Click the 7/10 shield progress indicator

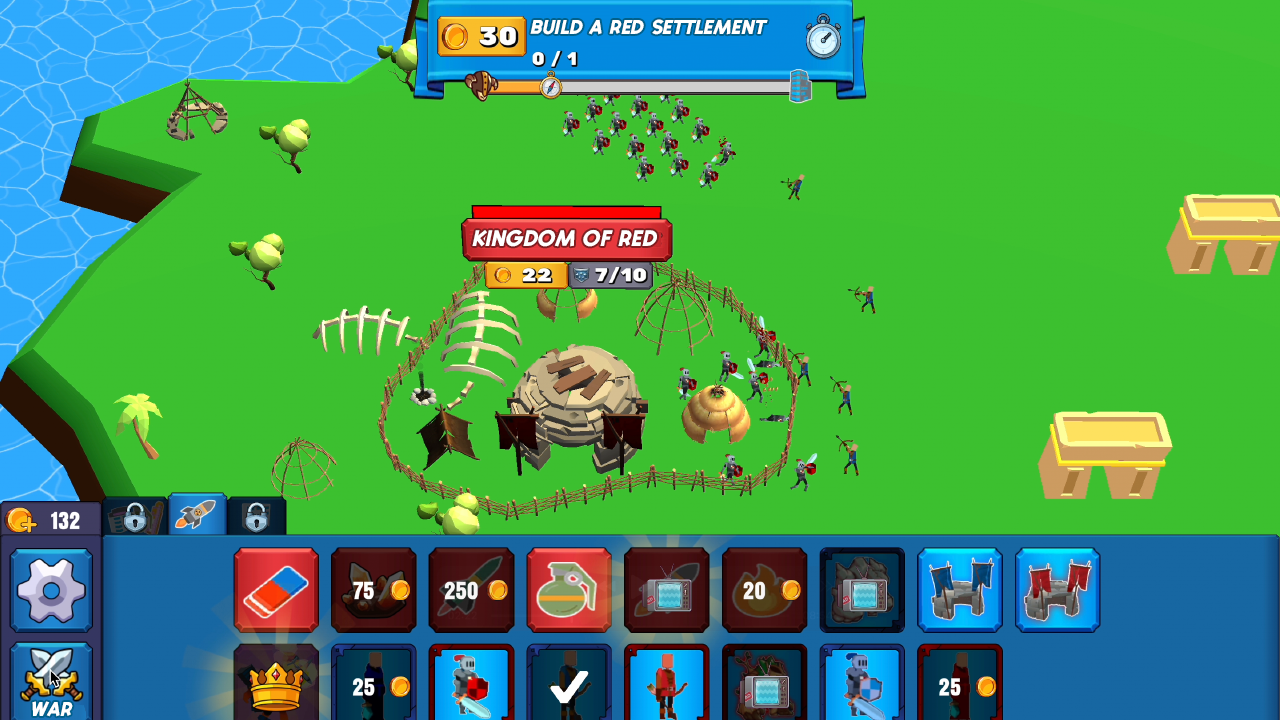point(609,273)
